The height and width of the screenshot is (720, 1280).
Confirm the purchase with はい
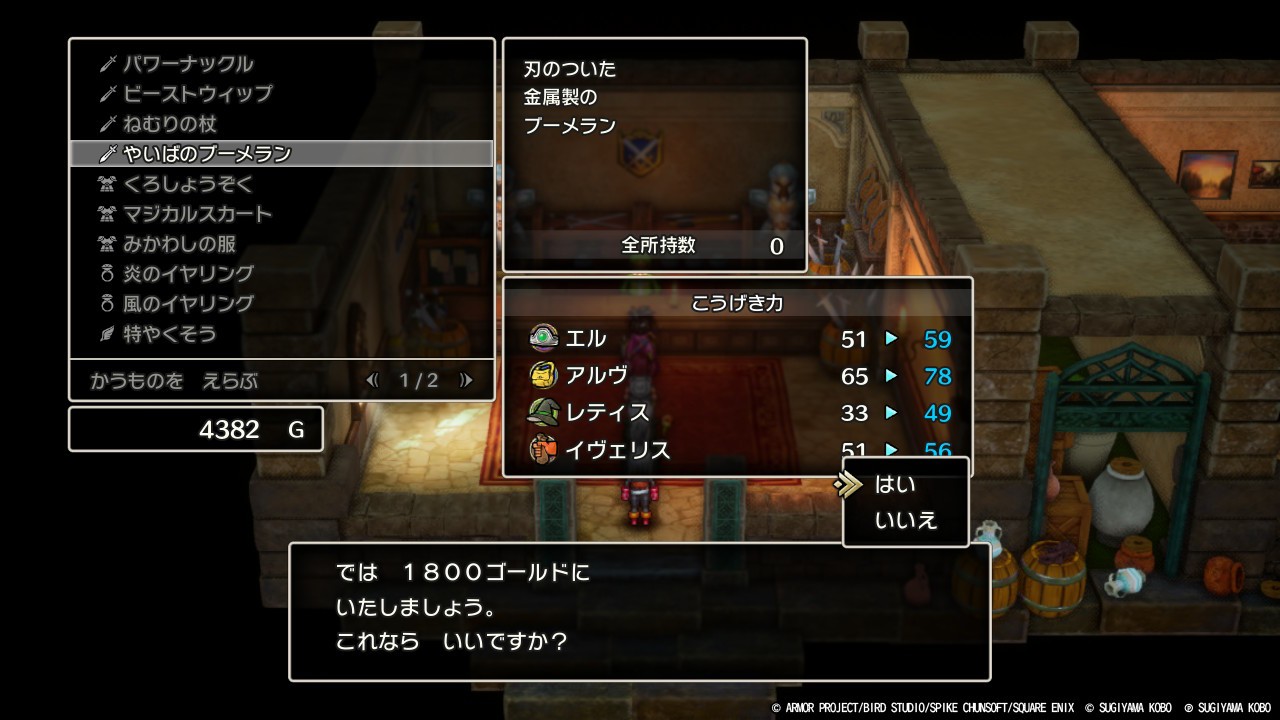point(895,485)
